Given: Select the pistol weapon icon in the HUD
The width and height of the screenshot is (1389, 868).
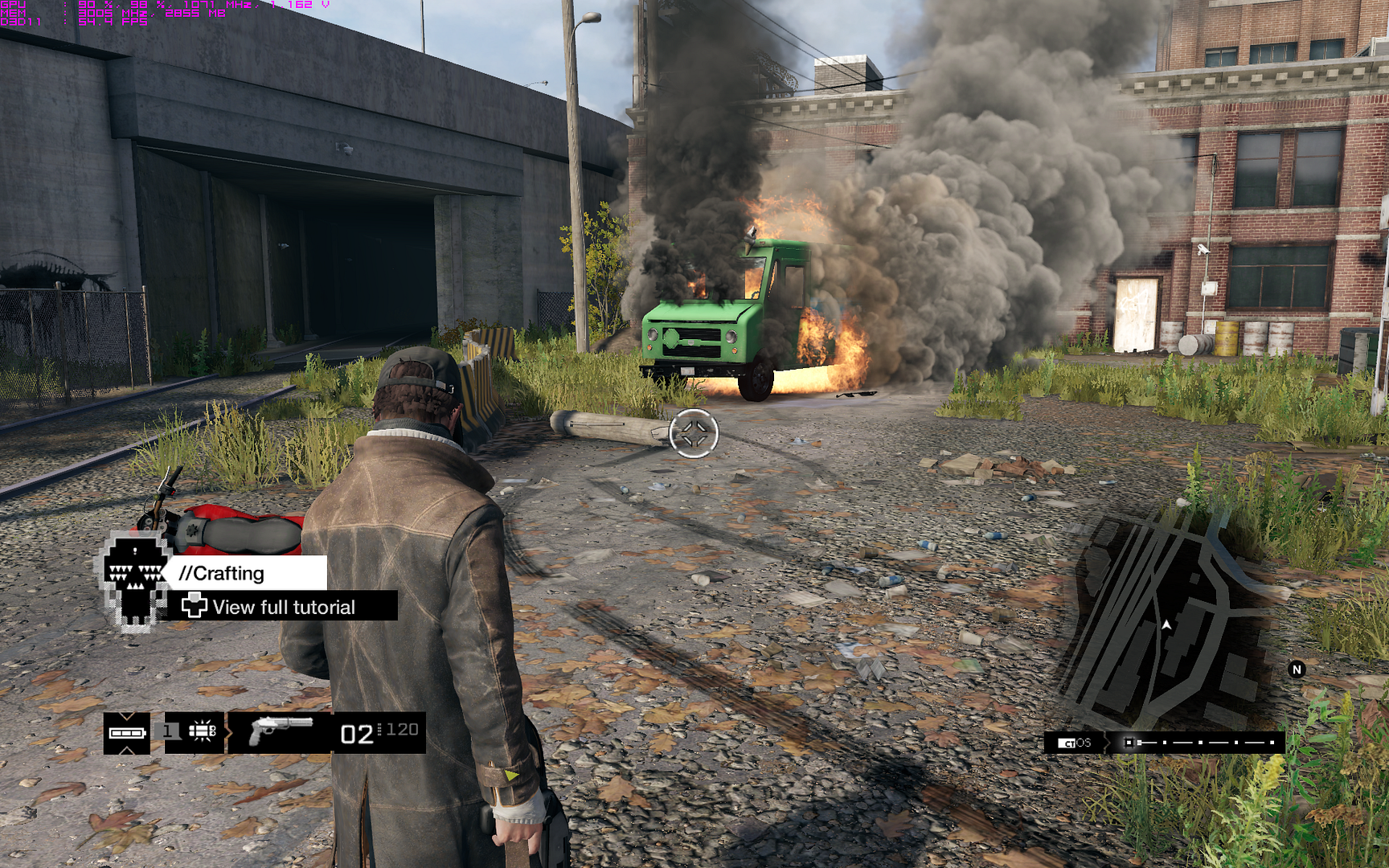Looking at the screenshot, I should click(x=281, y=731).
